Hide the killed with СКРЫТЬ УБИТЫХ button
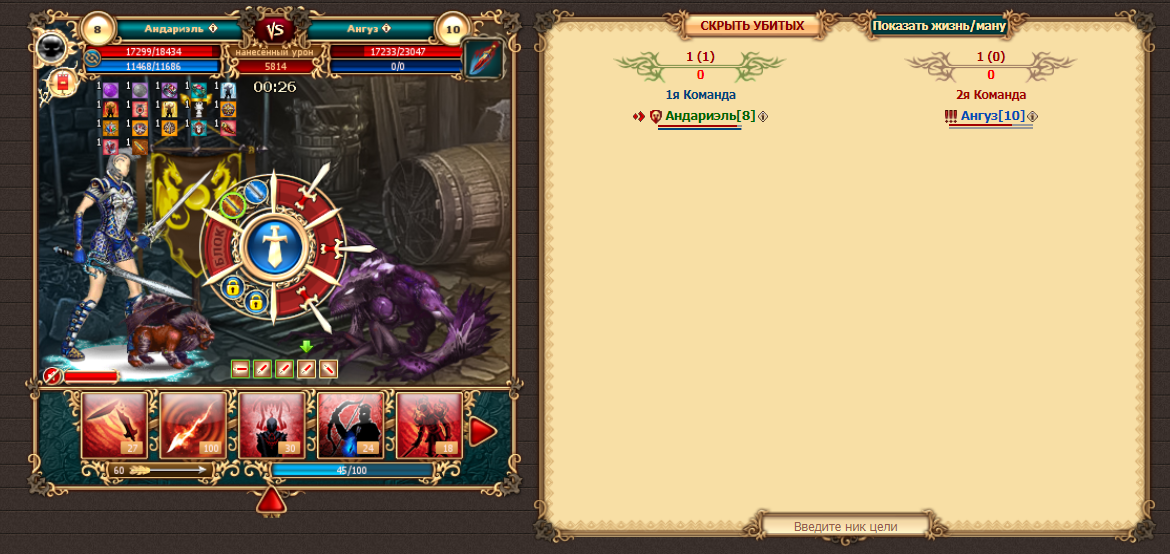 point(752,26)
